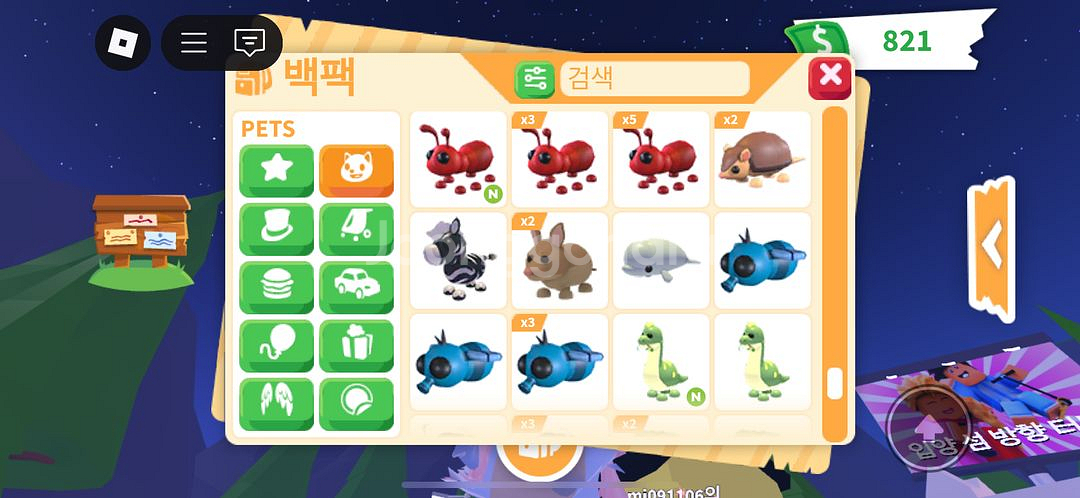Screen dimensions: 1080x498
Task: Open the car vehicles category
Action: pos(356,288)
